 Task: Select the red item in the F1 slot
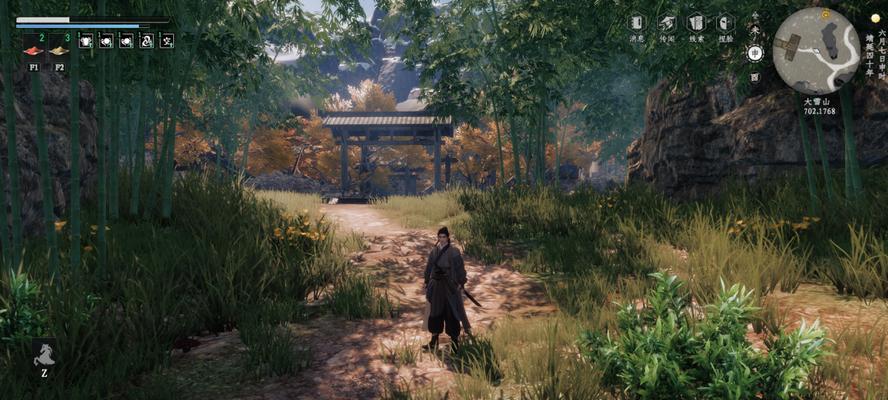33,50
